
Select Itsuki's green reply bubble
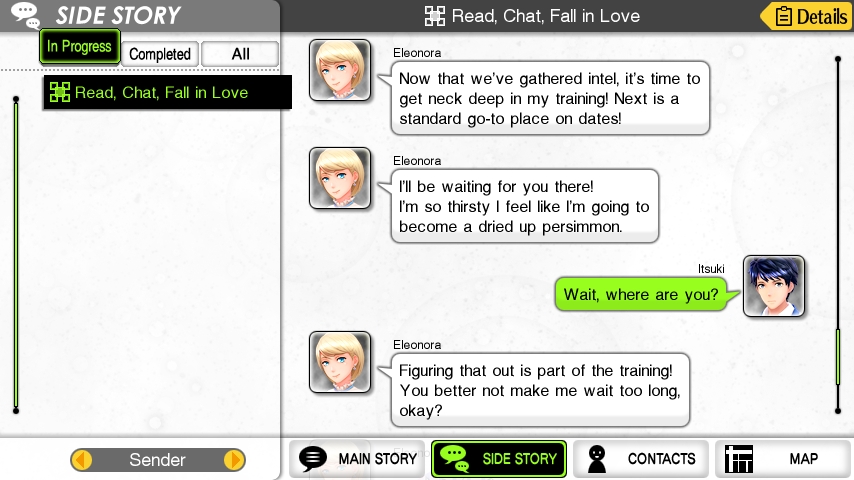pos(641,294)
